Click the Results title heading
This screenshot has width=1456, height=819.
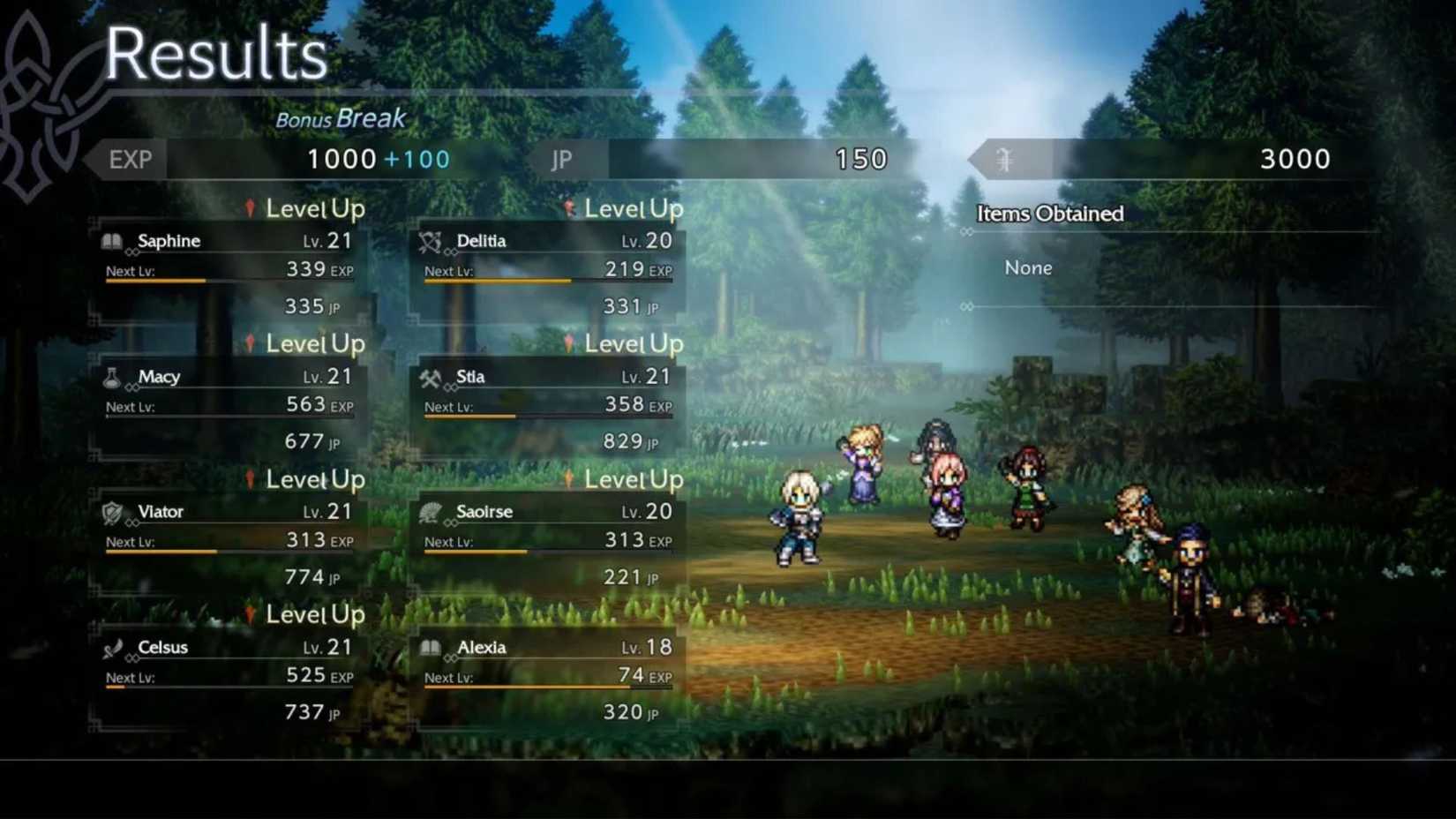pyautogui.click(x=214, y=53)
